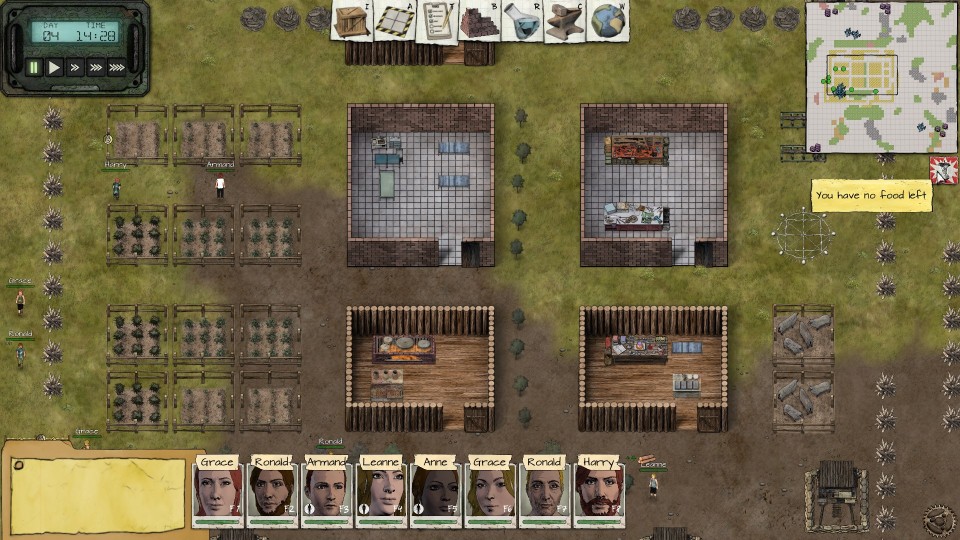This screenshot has height=540, width=960.
Task: Set triple-arrow fast forward speed
Action: tap(95, 68)
